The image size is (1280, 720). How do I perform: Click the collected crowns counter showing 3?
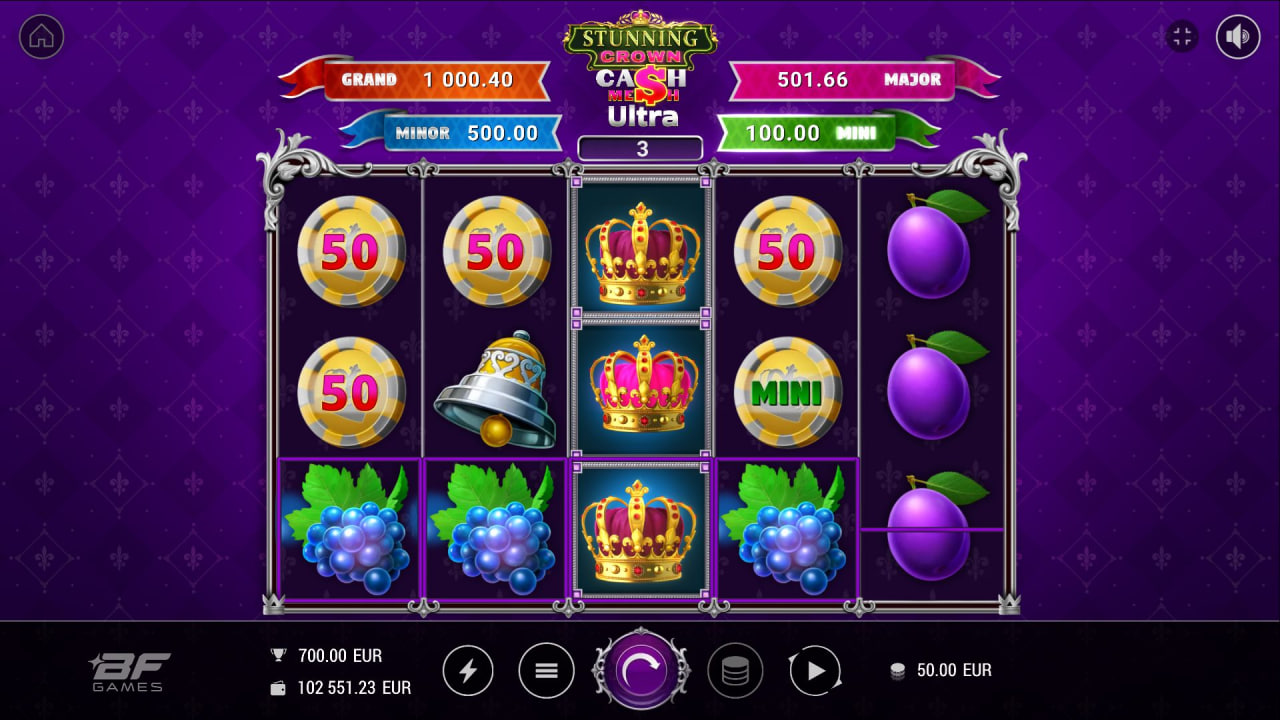coord(639,147)
